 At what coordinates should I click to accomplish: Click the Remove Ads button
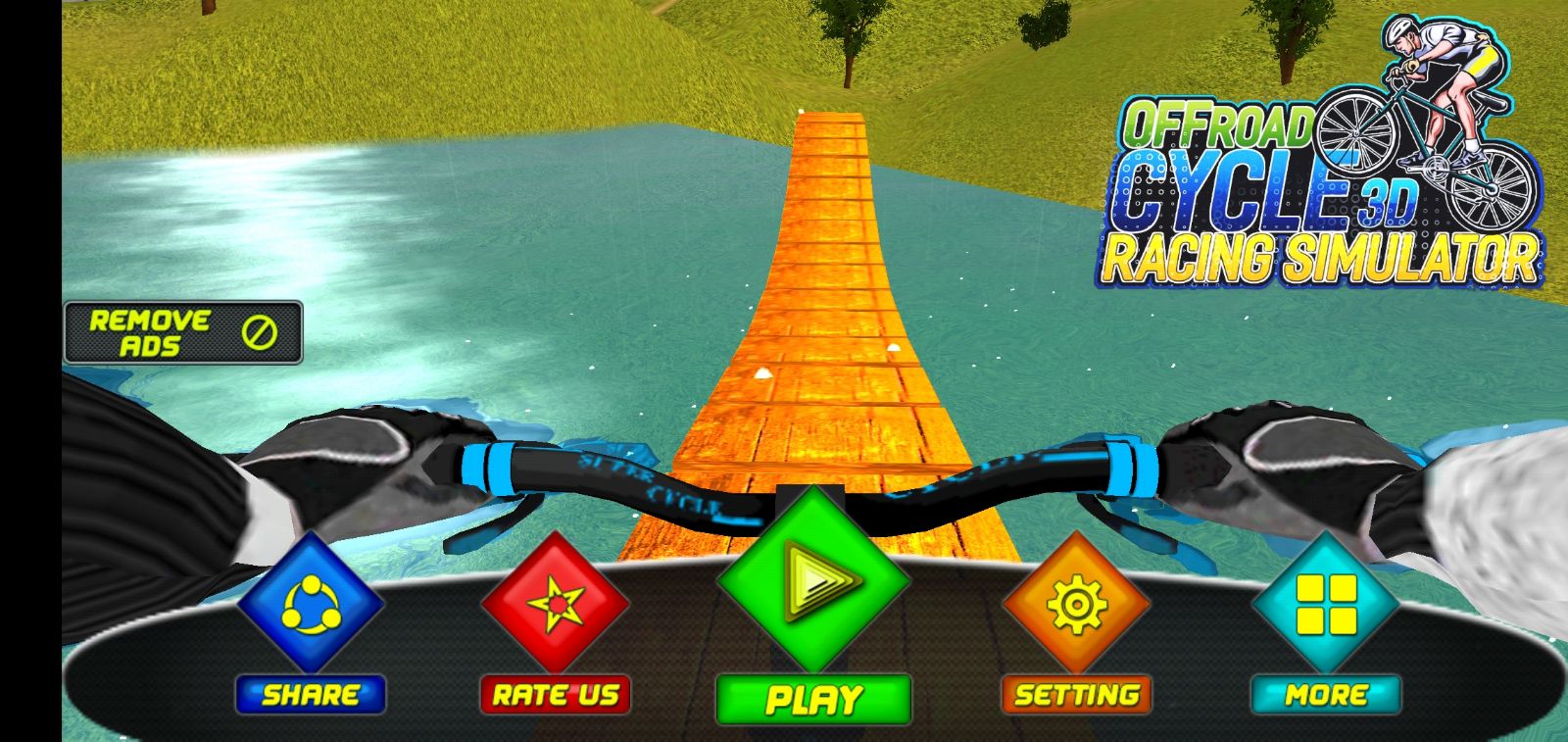[183, 332]
